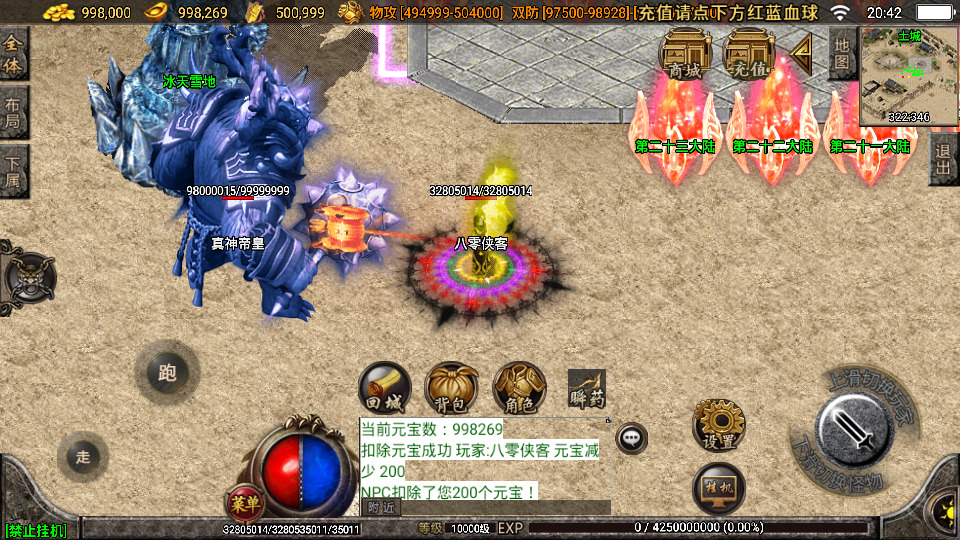Activate the 走 walk button
Screen dimensions: 960x540
pos(83,456)
